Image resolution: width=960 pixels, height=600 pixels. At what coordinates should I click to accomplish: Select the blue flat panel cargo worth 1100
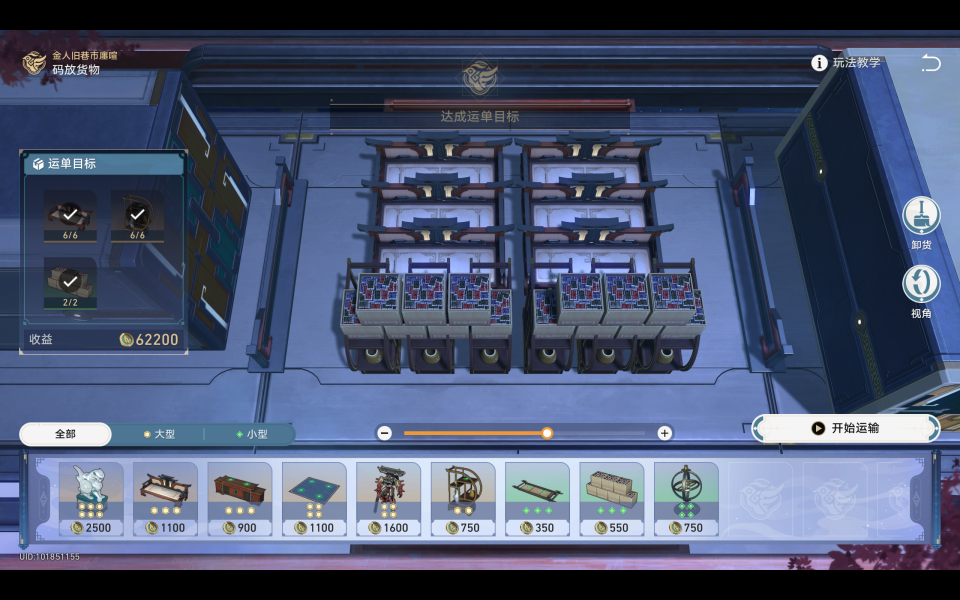click(x=314, y=498)
